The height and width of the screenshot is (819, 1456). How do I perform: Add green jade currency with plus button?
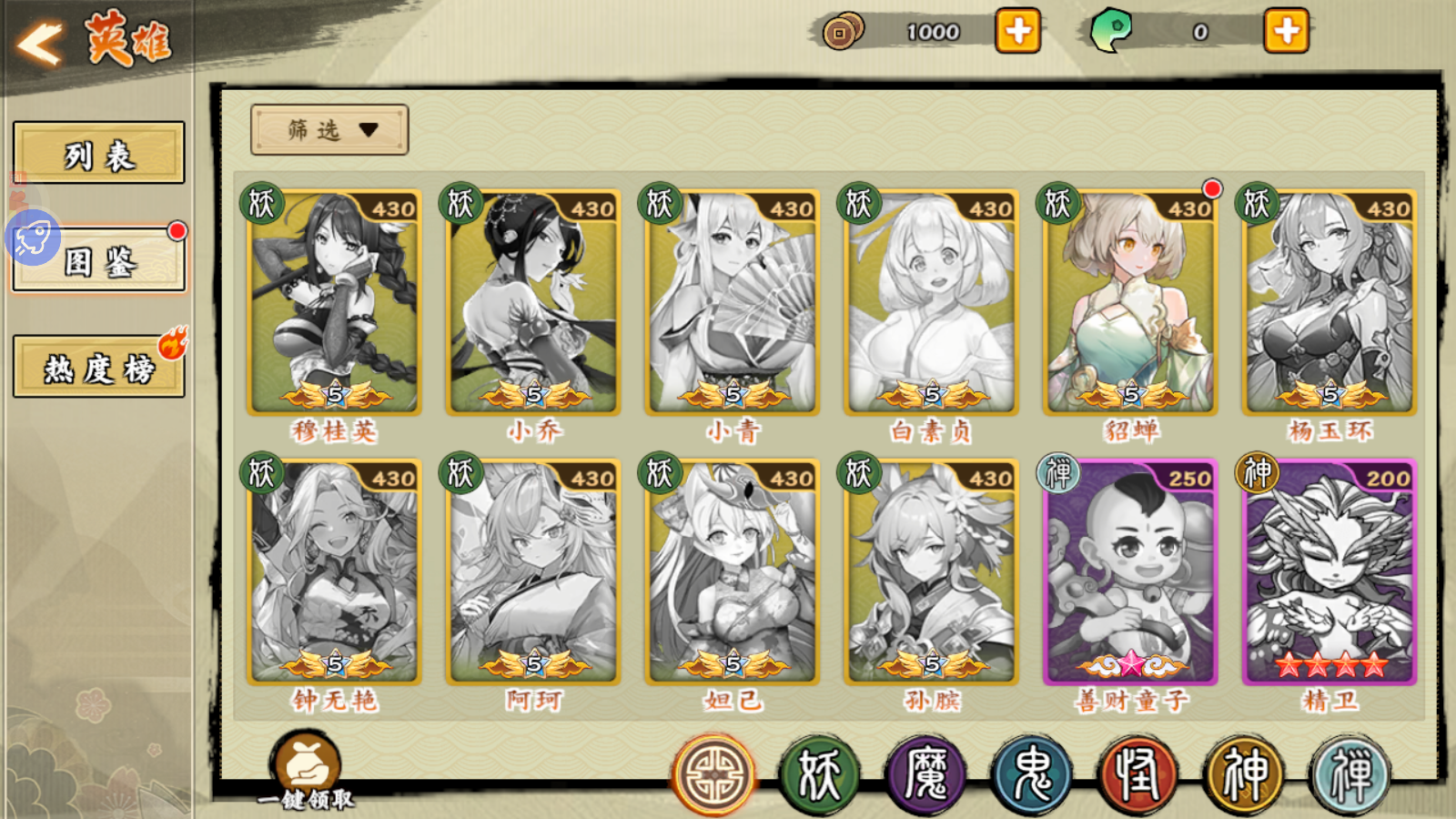pyautogui.click(x=1286, y=32)
